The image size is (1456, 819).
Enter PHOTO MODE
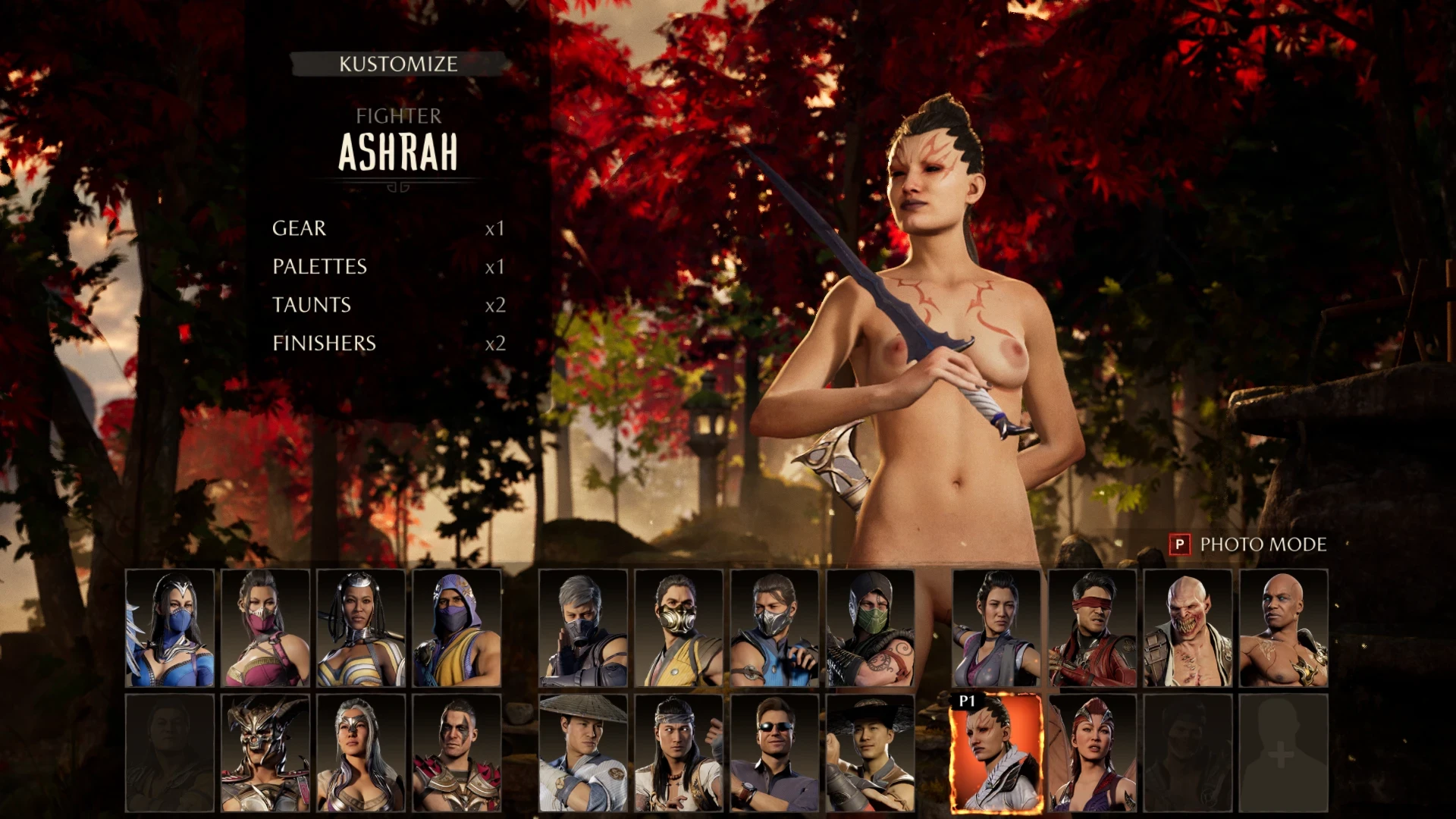click(x=1261, y=545)
